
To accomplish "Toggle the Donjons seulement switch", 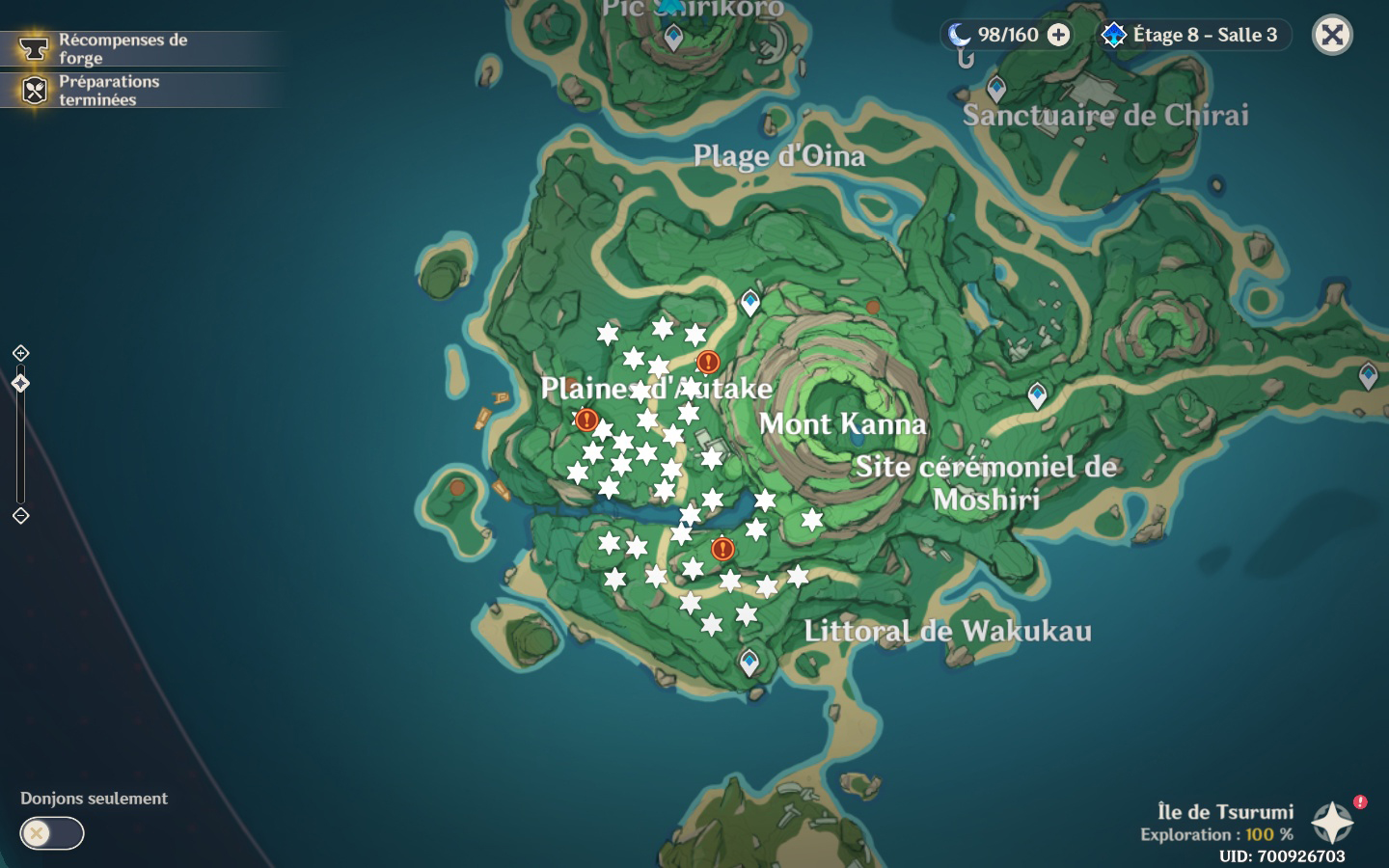I will coord(52,833).
